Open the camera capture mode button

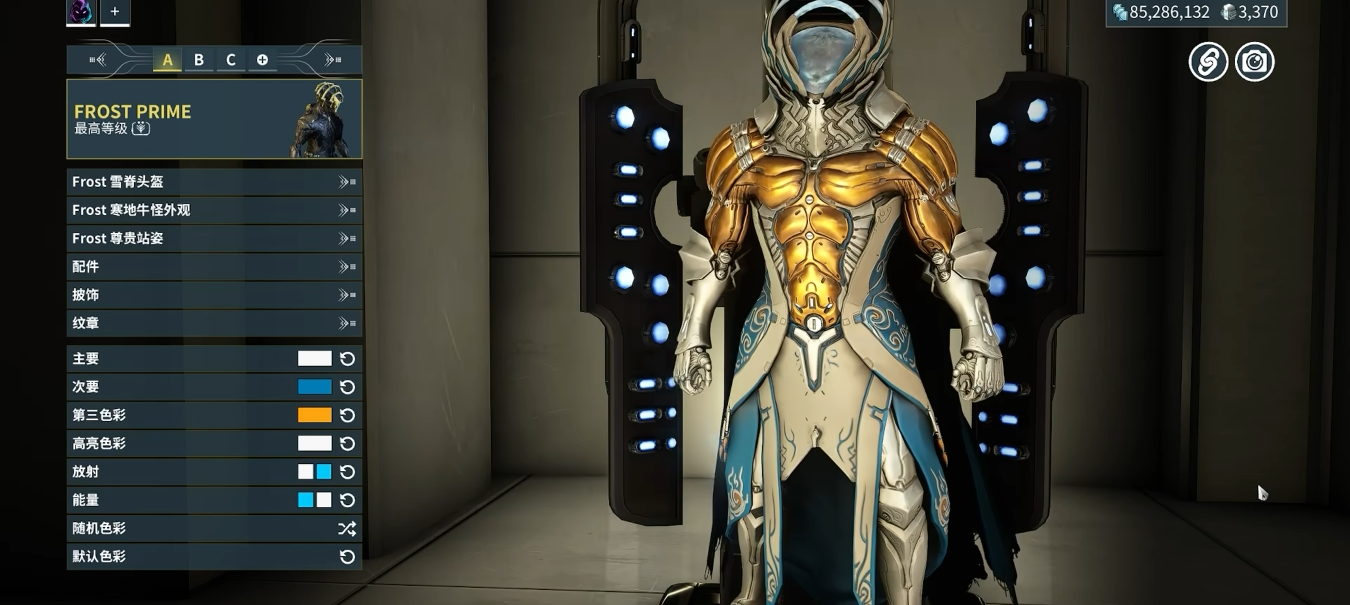click(1254, 62)
